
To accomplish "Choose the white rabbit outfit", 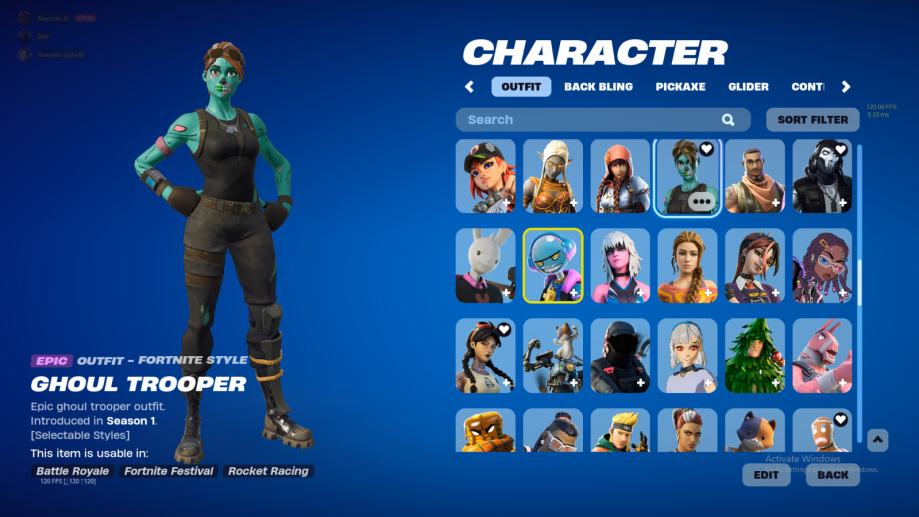I will [485, 265].
